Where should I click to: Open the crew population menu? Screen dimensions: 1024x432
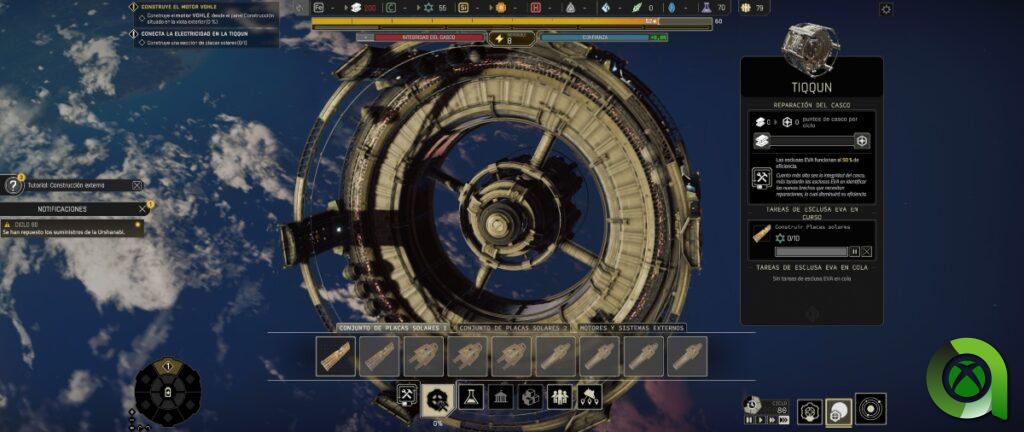point(560,396)
